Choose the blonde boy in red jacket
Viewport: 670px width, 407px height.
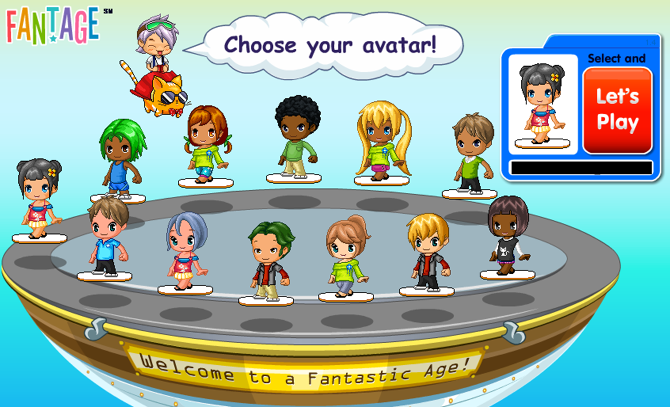(427, 252)
